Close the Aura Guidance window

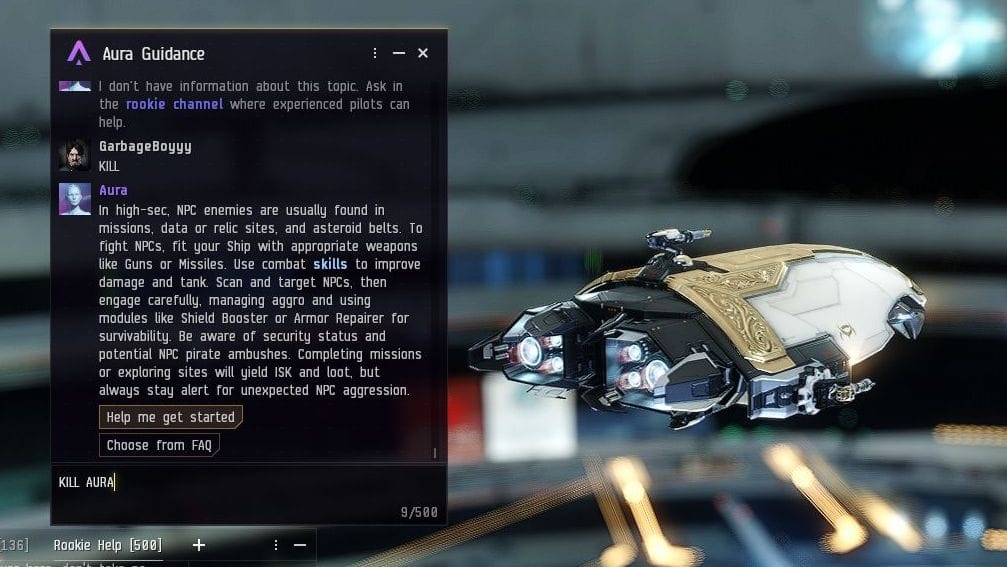click(423, 53)
